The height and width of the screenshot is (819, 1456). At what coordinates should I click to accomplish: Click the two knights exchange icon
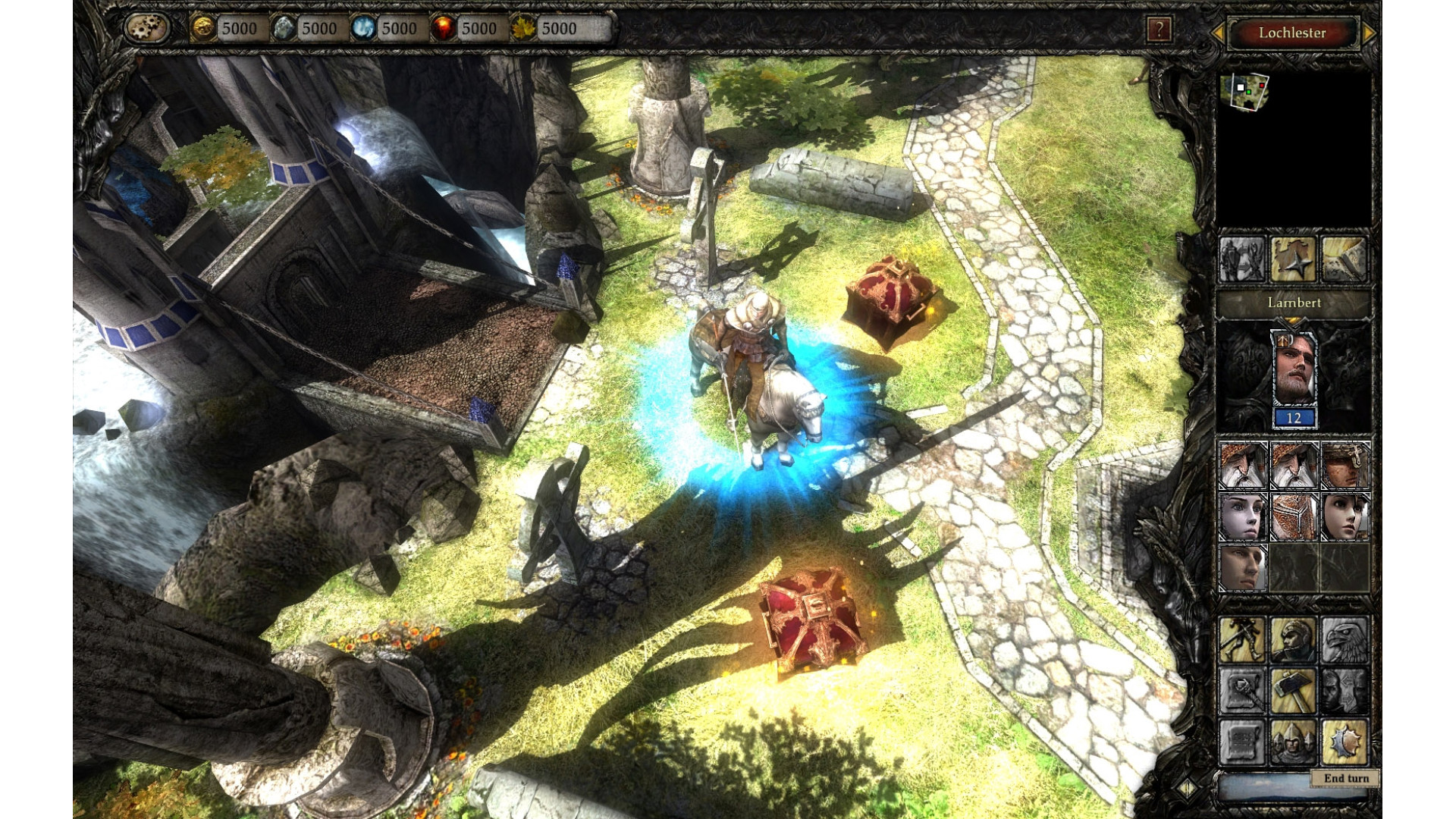coord(1242,259)
